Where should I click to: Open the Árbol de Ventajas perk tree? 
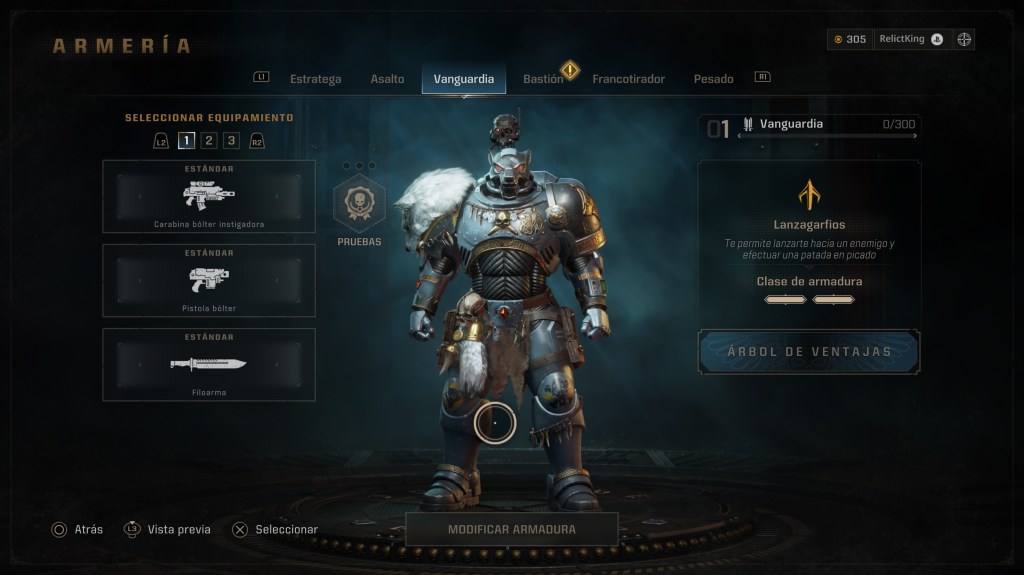tap(809, 352)
